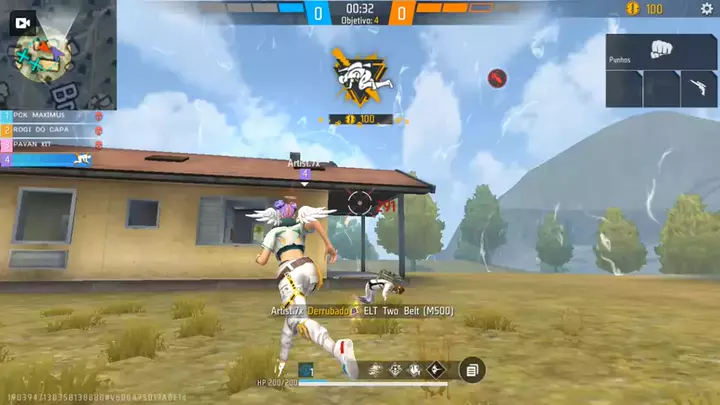Select the Punhos fists weapon slot

click(660, 52)
